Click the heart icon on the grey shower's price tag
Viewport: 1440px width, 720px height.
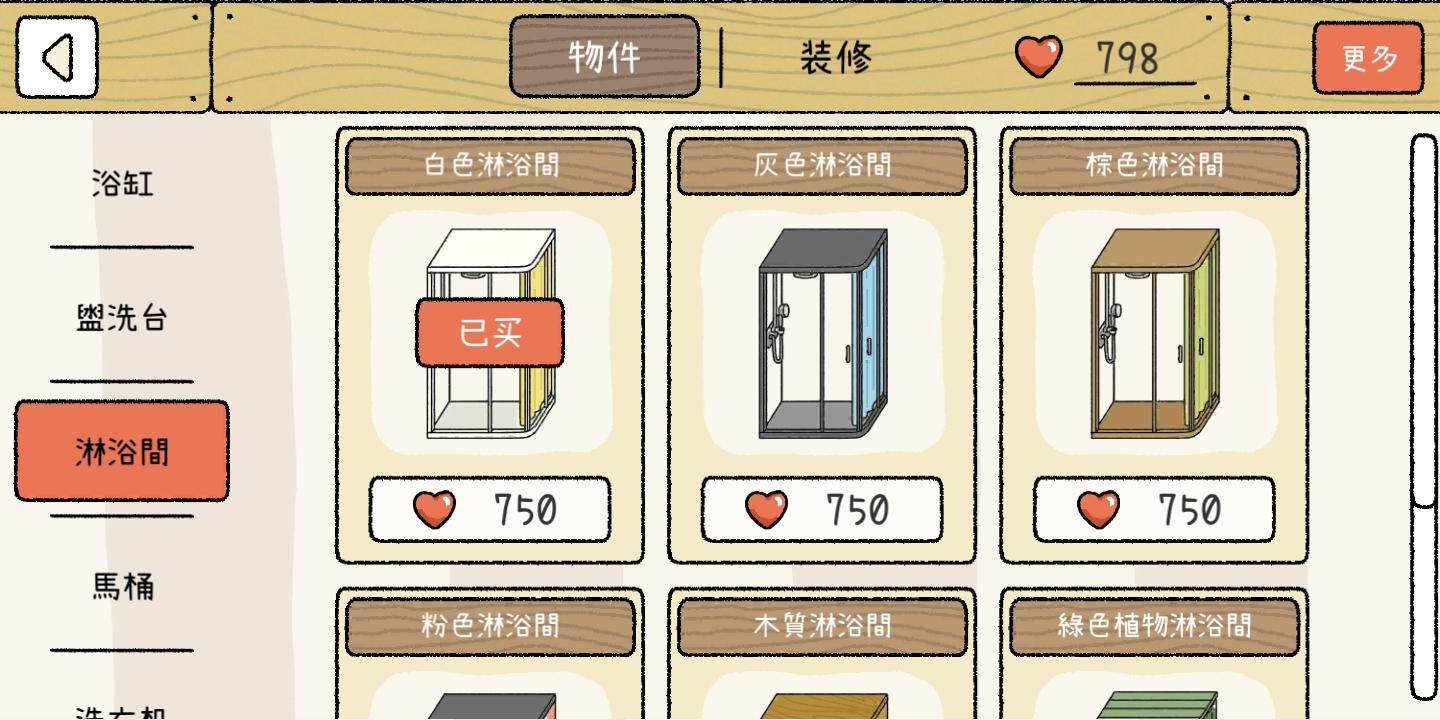(767, 508)
